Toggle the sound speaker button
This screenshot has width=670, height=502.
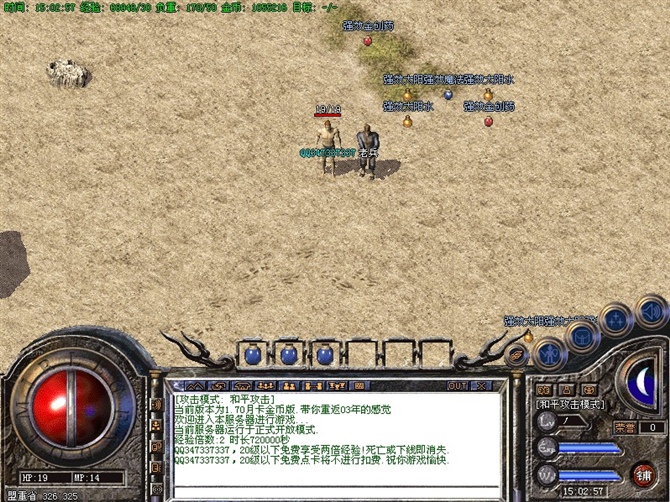point(651,313)
